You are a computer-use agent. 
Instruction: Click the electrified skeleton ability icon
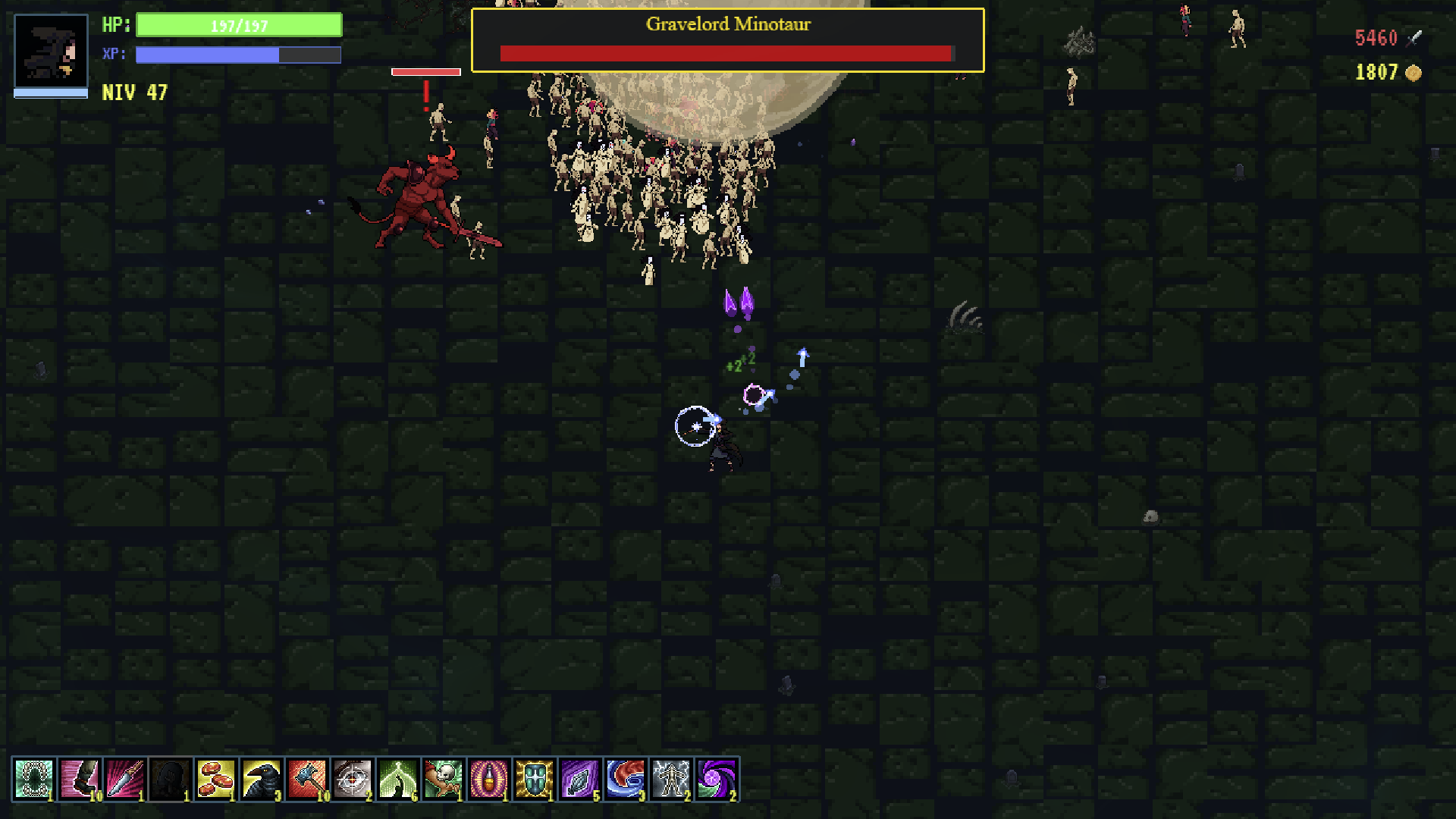[x=671, y=779]
